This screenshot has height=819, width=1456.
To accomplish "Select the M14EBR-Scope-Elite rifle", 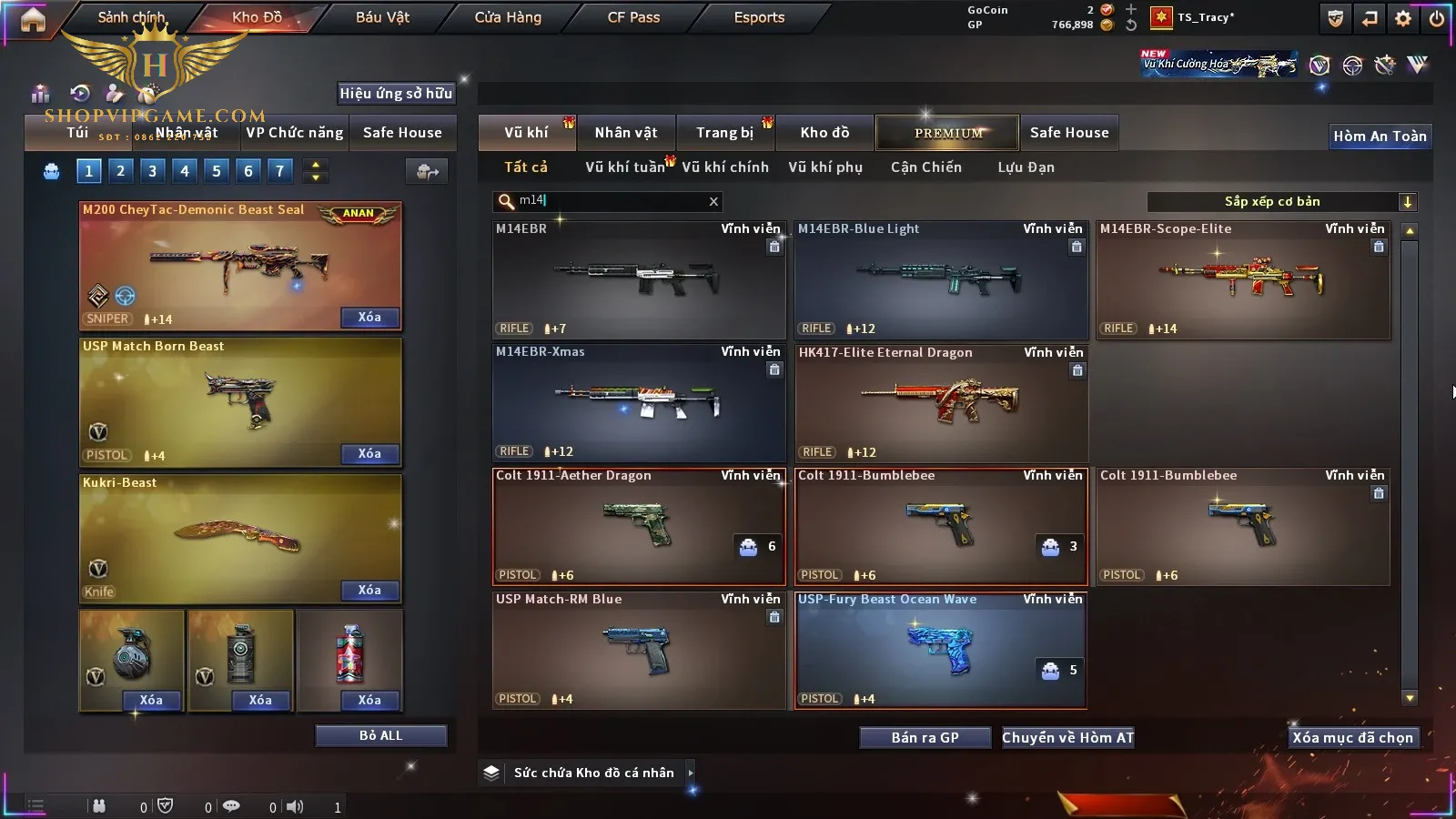I will click(x=1242, y=279).
